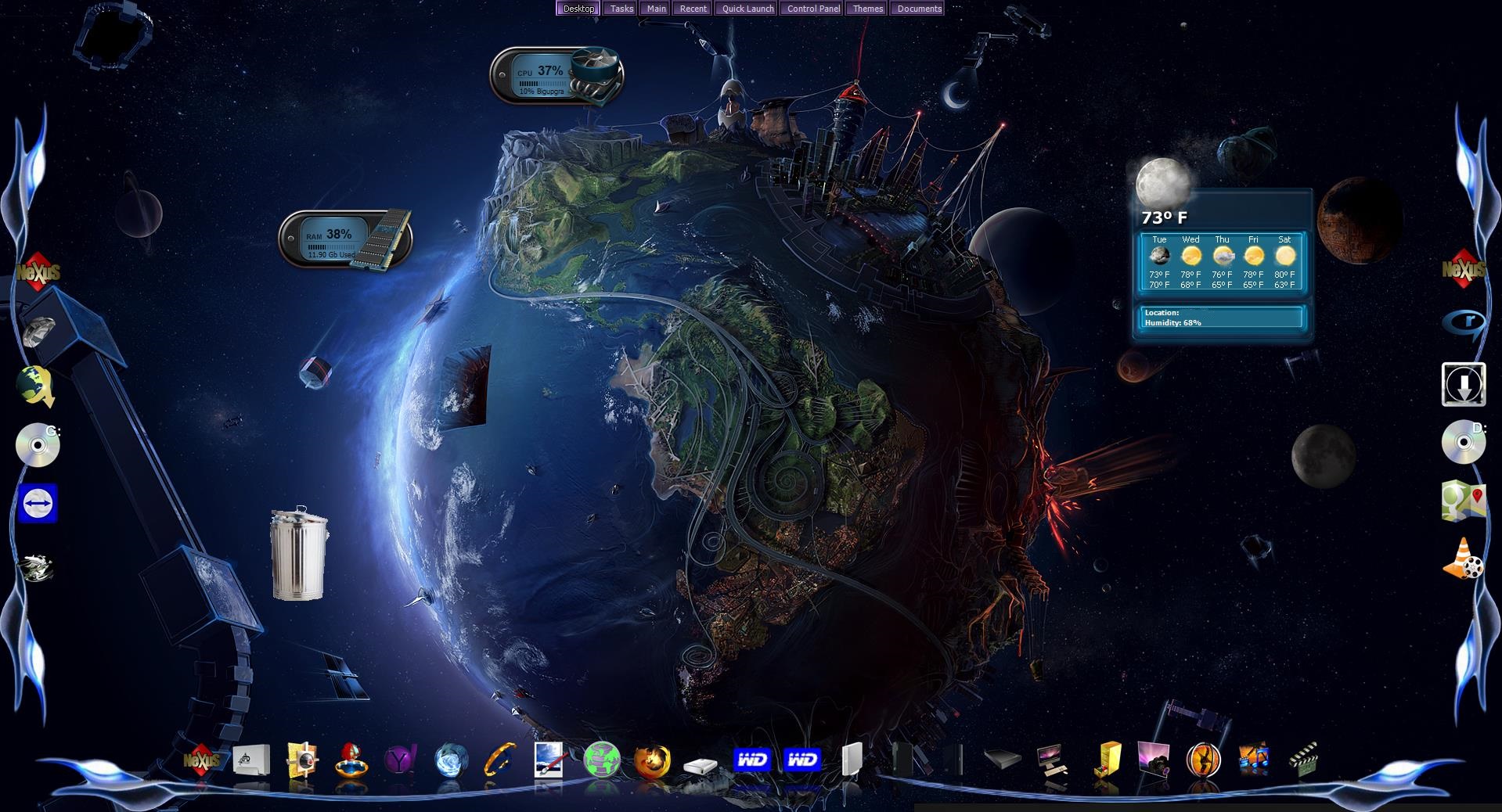
Task: Select the Main tab
Action: coord(656,9)
